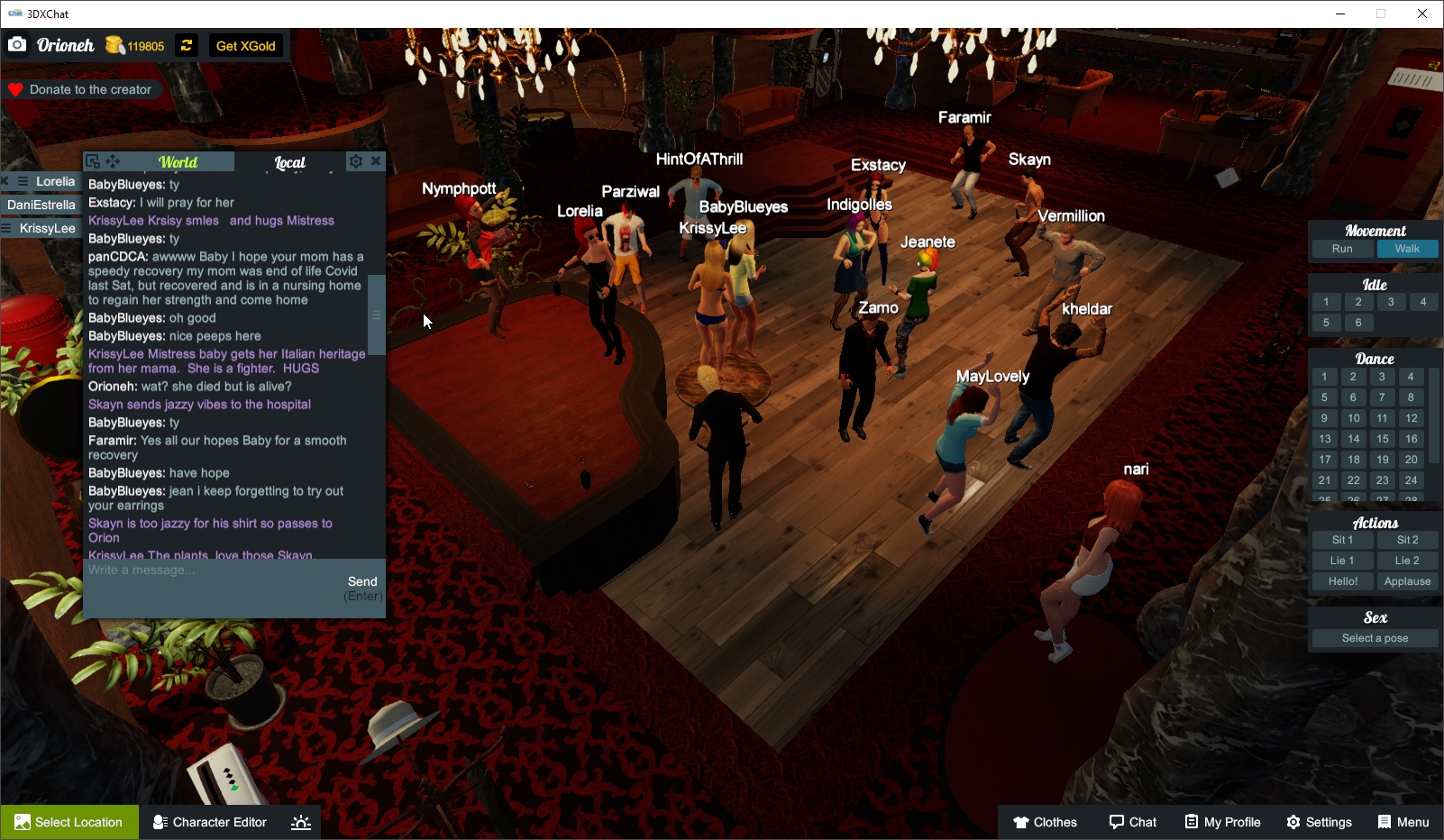
Task: Click the sun icon to change time of day
Action: click(300, 821)
